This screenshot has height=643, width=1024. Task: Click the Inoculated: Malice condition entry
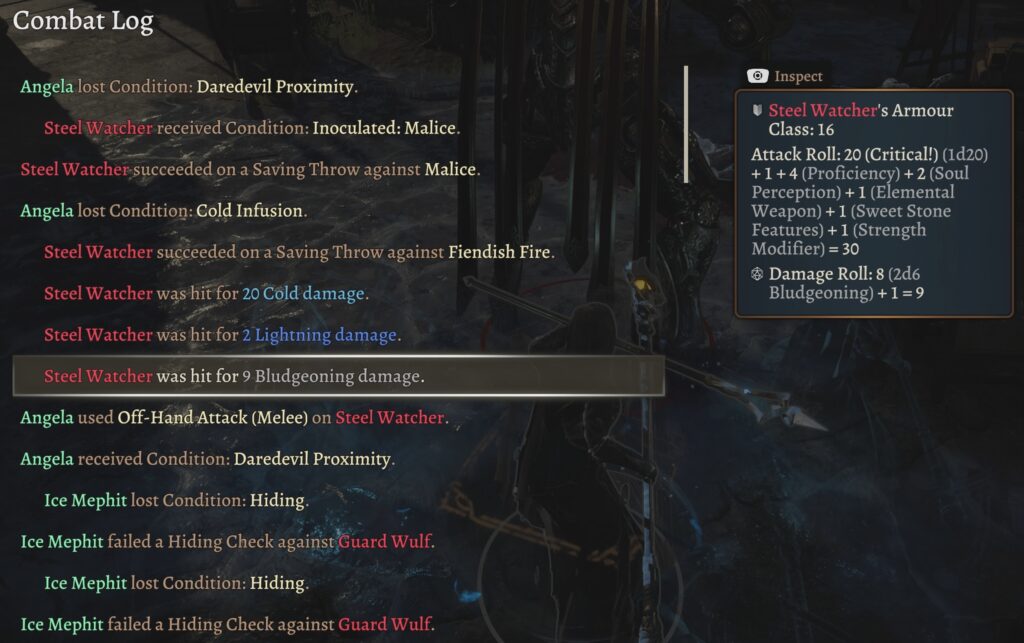250,128
